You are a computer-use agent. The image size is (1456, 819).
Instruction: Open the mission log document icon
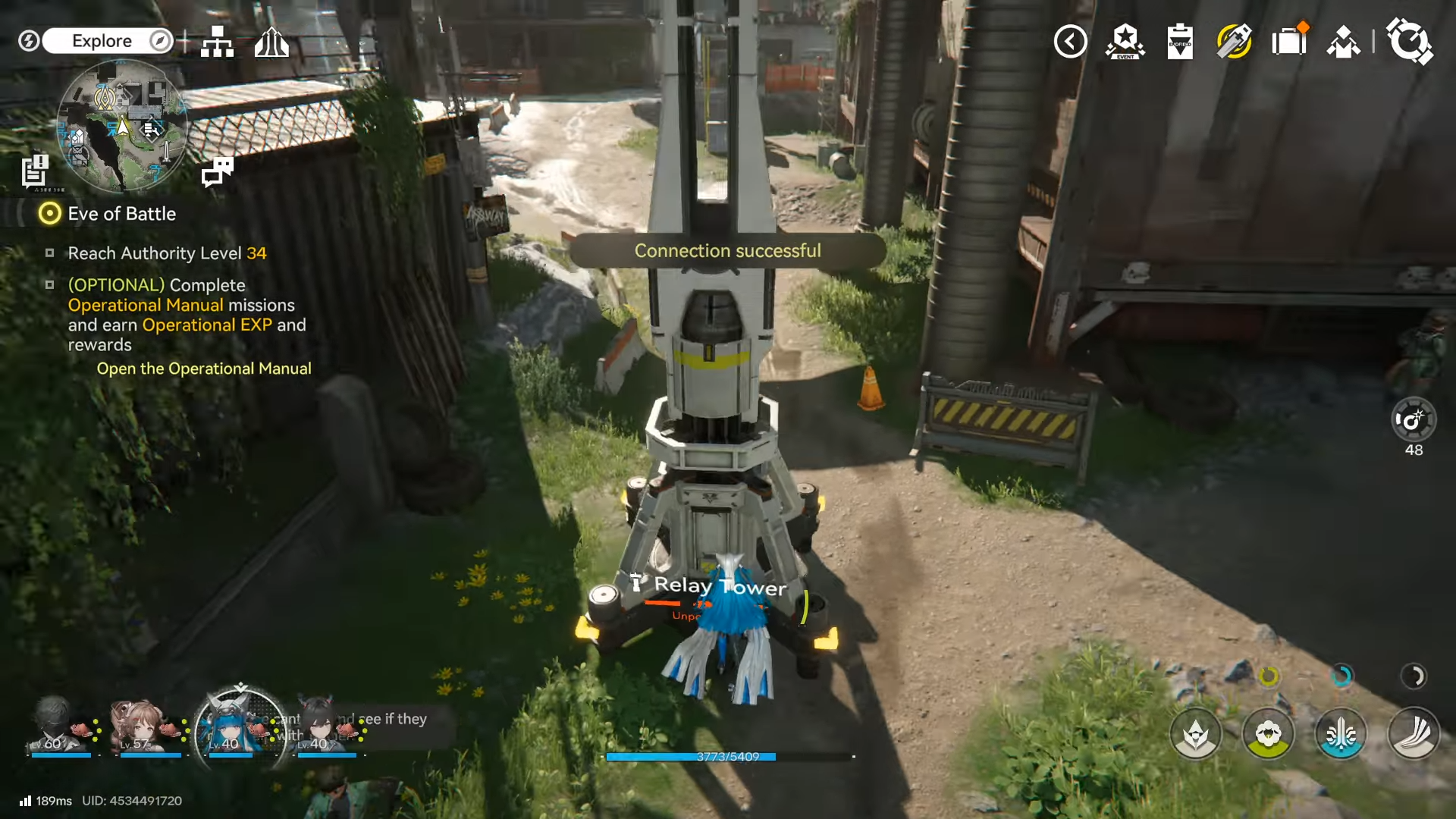pyautogui.click(x=34, y=171)
